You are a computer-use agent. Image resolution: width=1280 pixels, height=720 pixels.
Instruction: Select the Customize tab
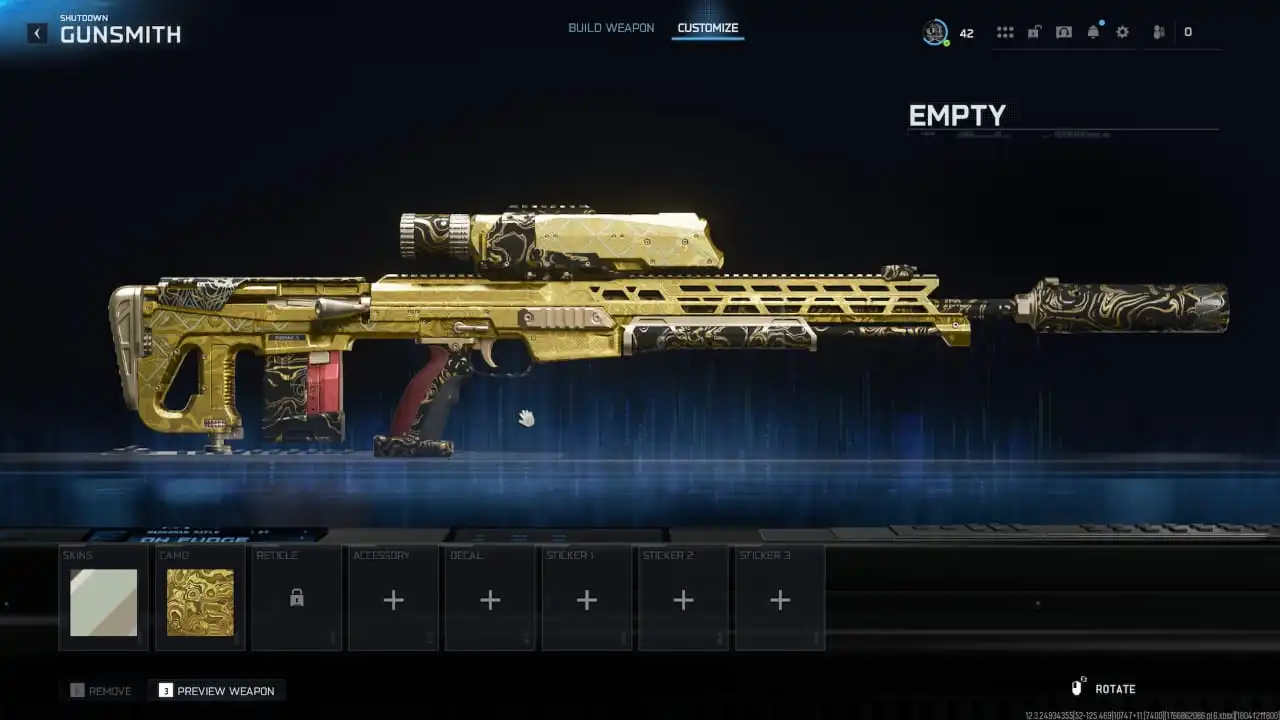tap(708, 28)
